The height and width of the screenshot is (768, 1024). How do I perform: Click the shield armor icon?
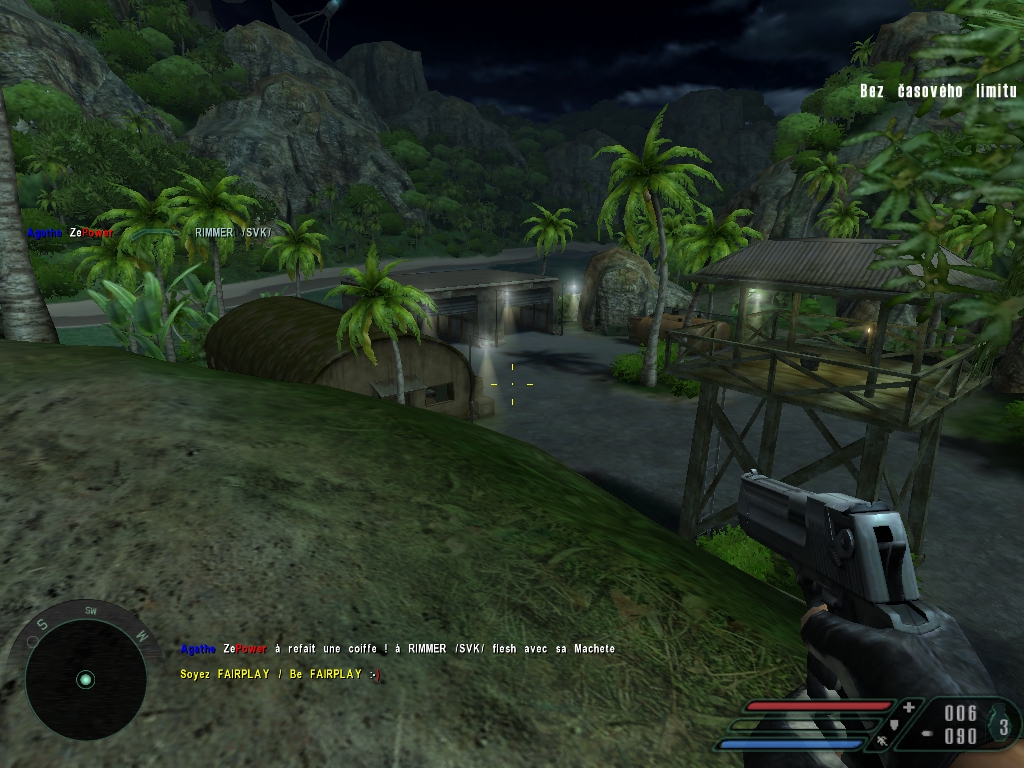[893, 724]
